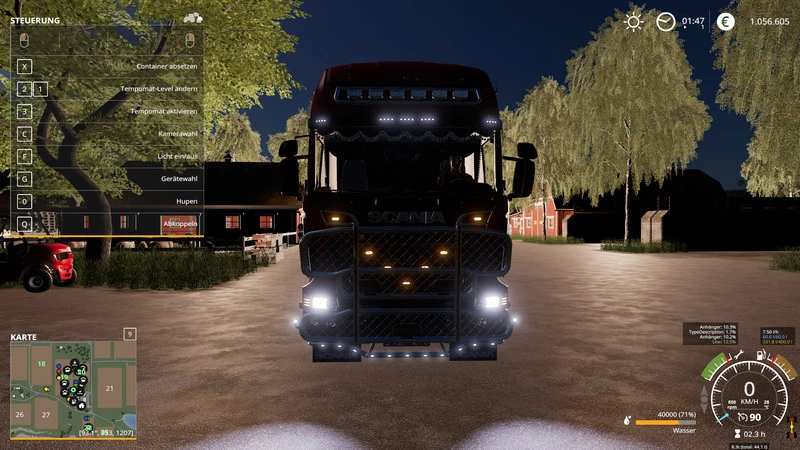Click the water drop fill-level icon
Image resolution: width=800 pixels, height=450 pixels.
(x=626, y=421)
